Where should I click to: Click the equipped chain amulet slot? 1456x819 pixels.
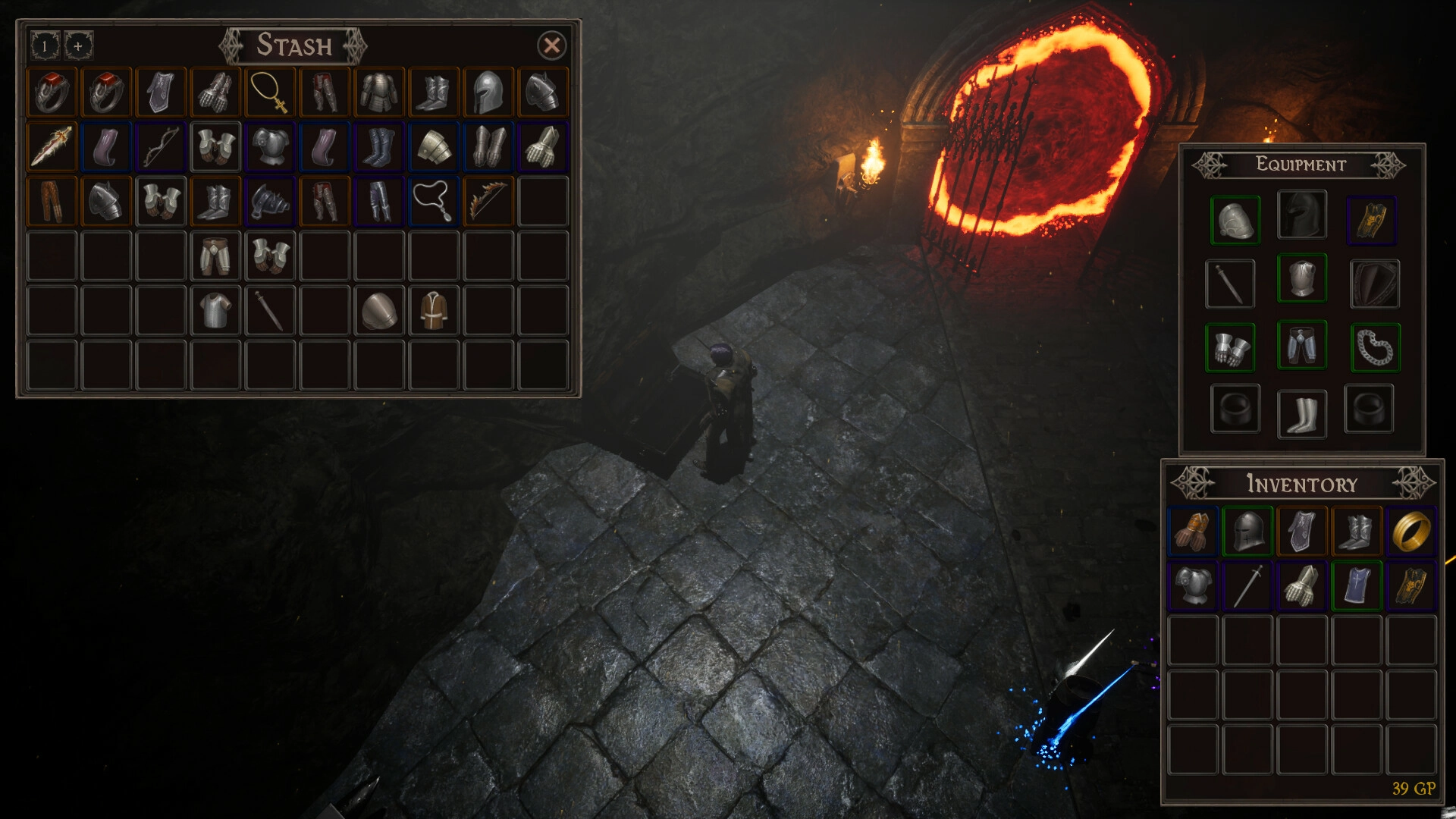click(1374, 347)
